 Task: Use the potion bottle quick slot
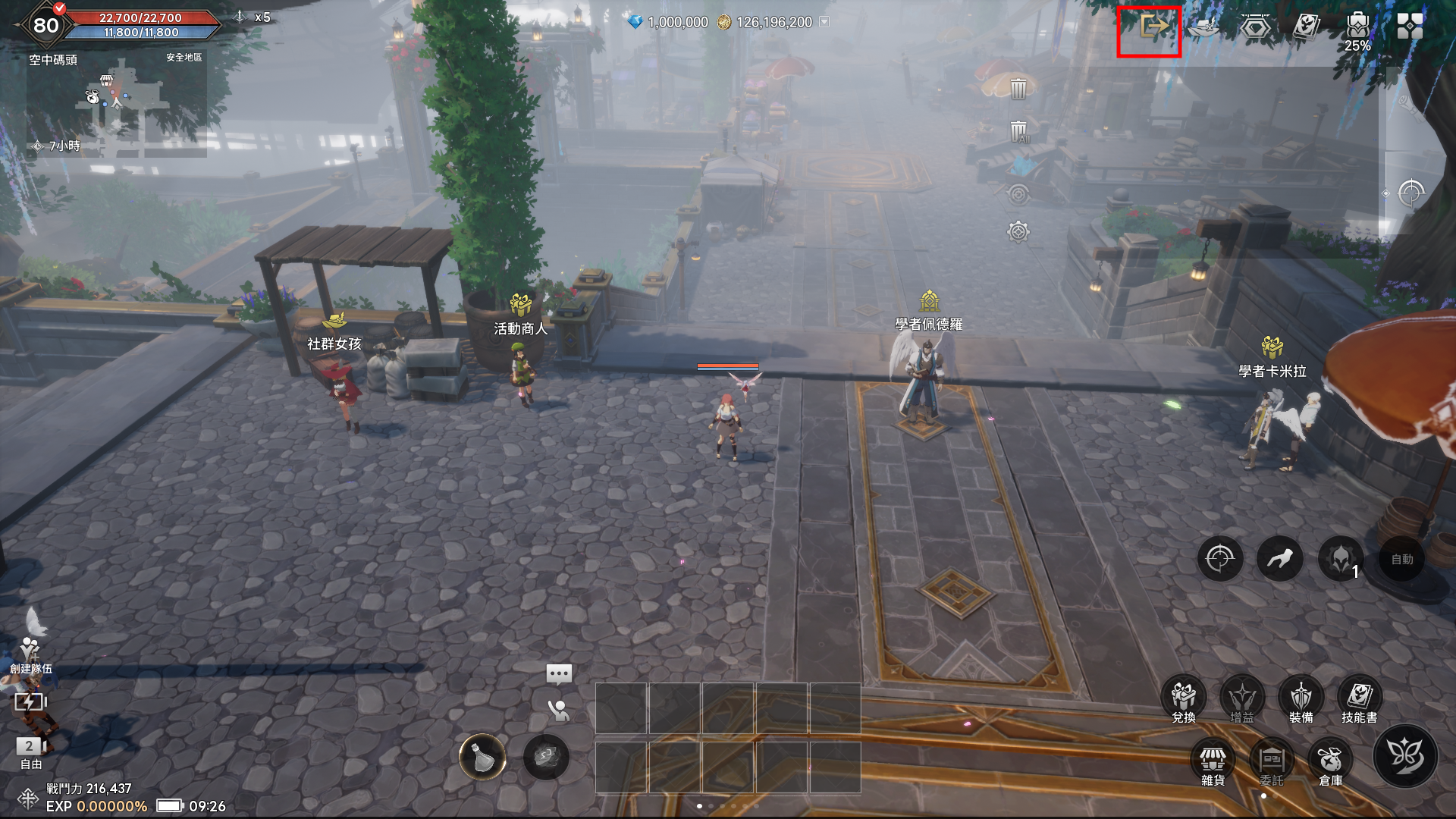point(482,757)
